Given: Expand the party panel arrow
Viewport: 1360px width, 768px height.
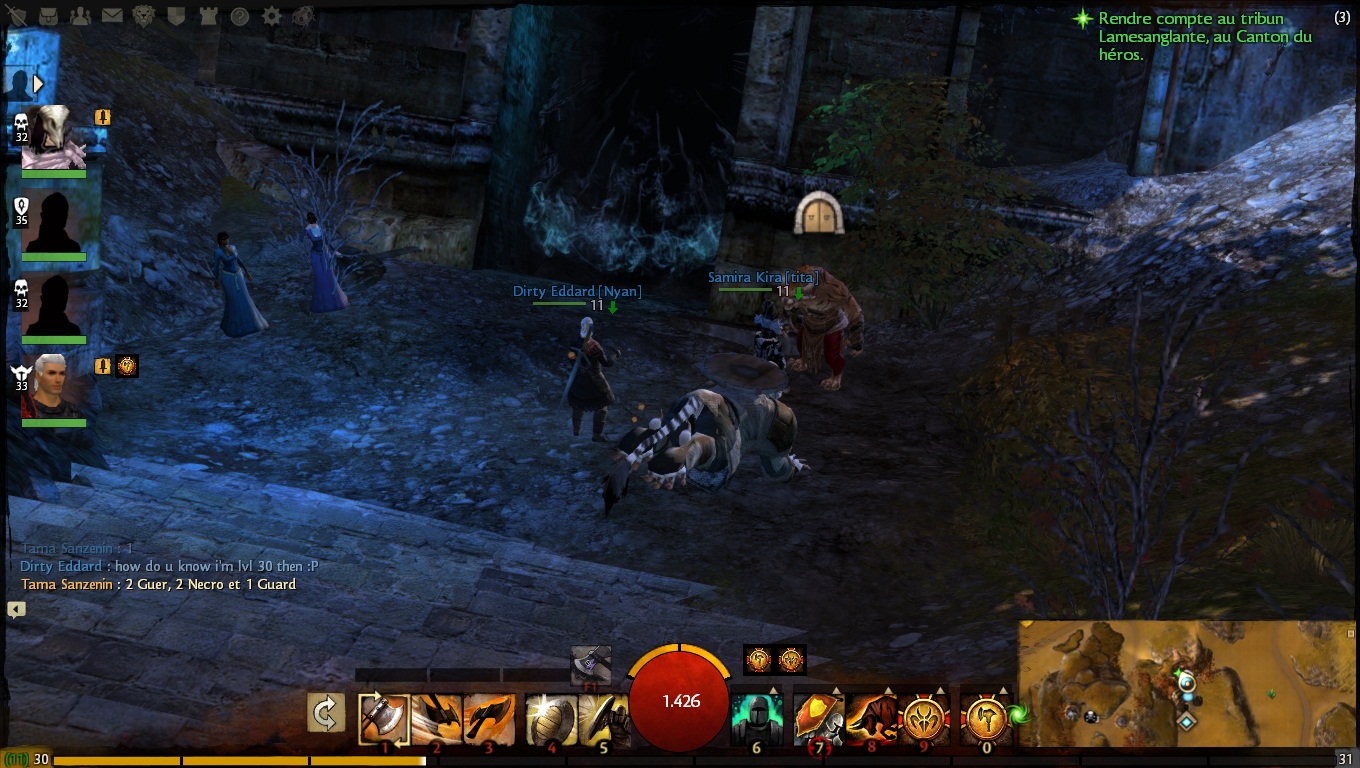Looking at the screenshot, I should (x=39, y=83).
